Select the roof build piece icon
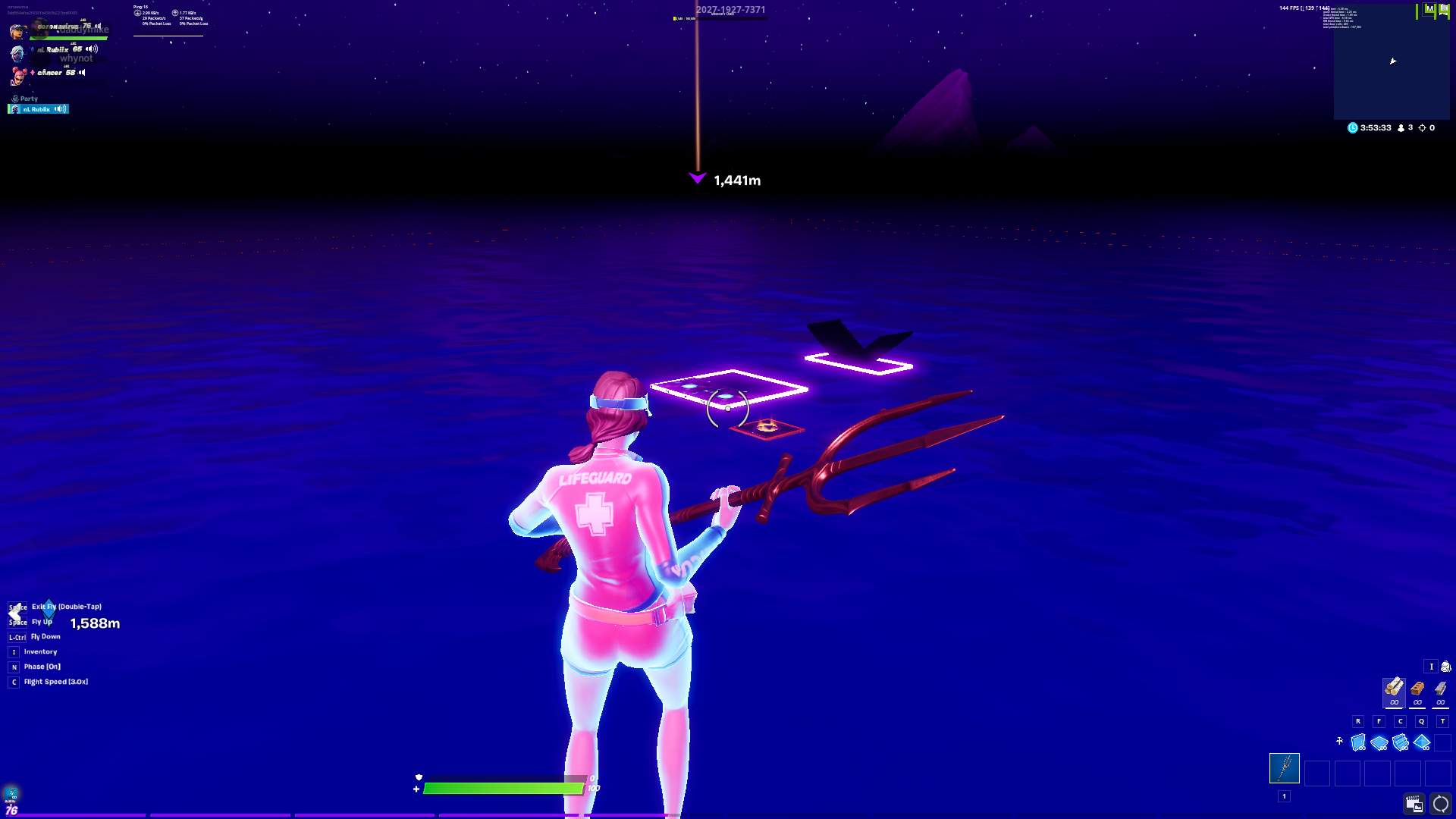This screenshot has width=1456, height=819. [1421, 742]
